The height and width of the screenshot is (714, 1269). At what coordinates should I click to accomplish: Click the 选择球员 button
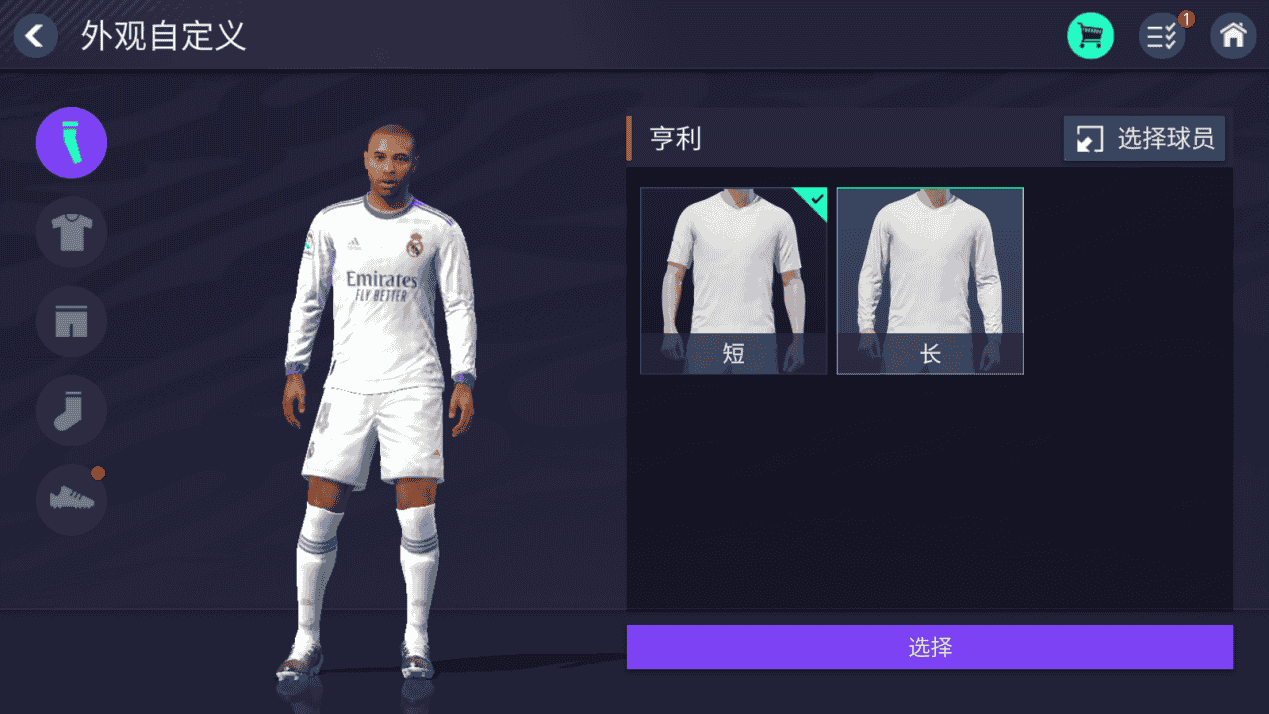click(x=1144, y=139)
